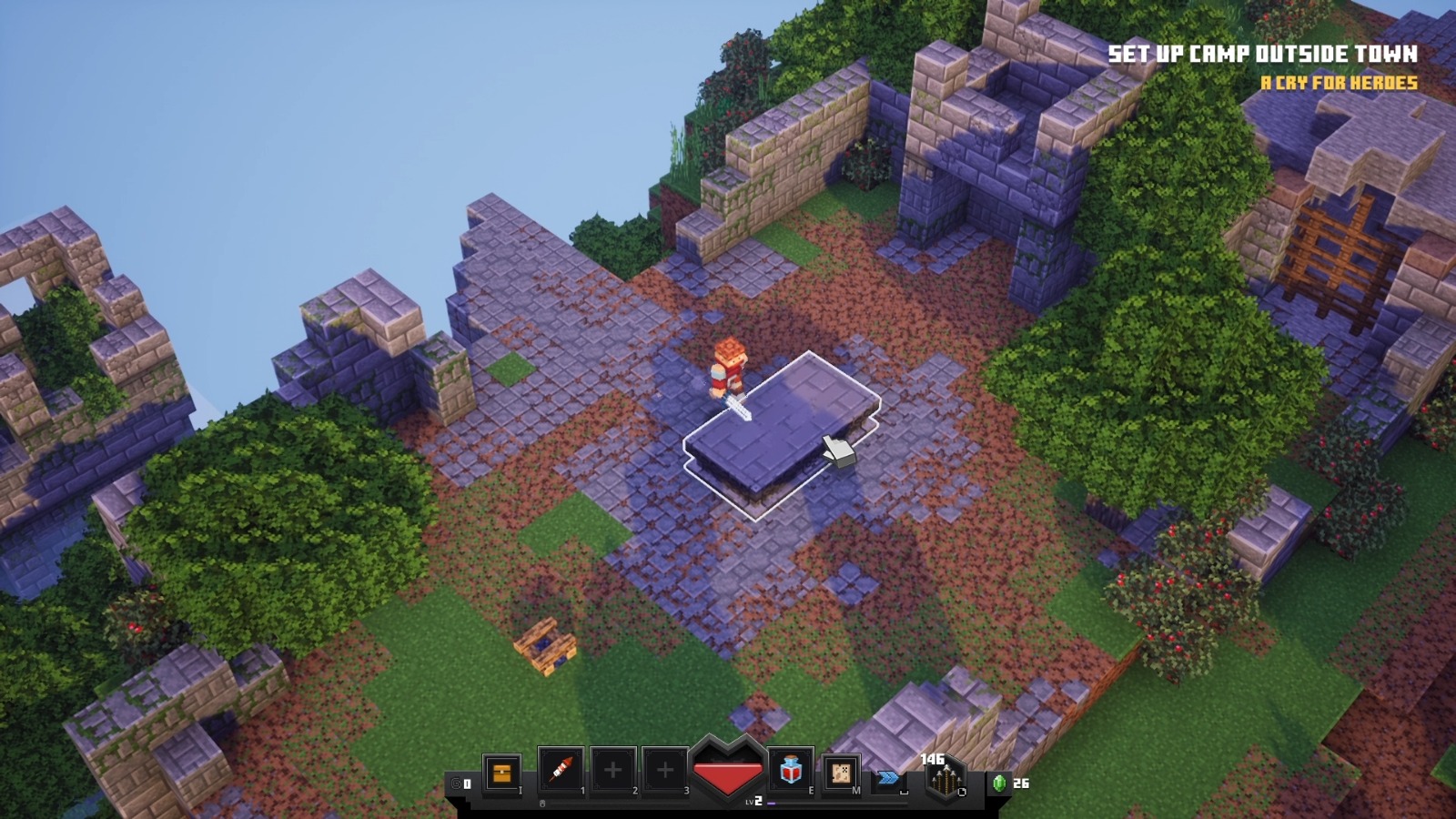Open the map slot labeled M
Viewport: 1456px width, 819px height.
click(x=841, y=773)
